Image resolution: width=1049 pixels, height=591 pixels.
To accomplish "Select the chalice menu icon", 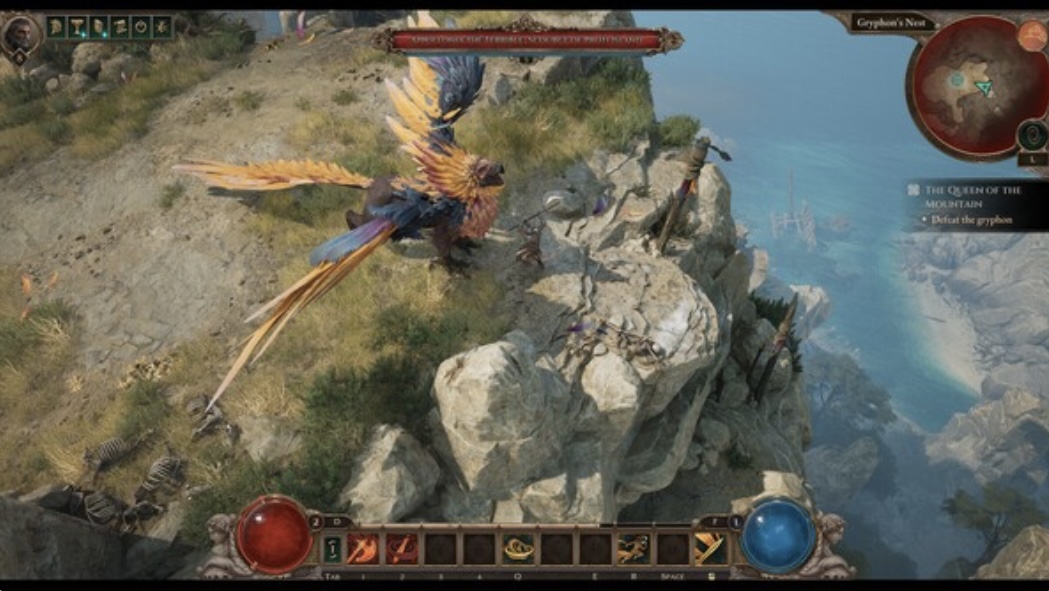I will [78, 27].
